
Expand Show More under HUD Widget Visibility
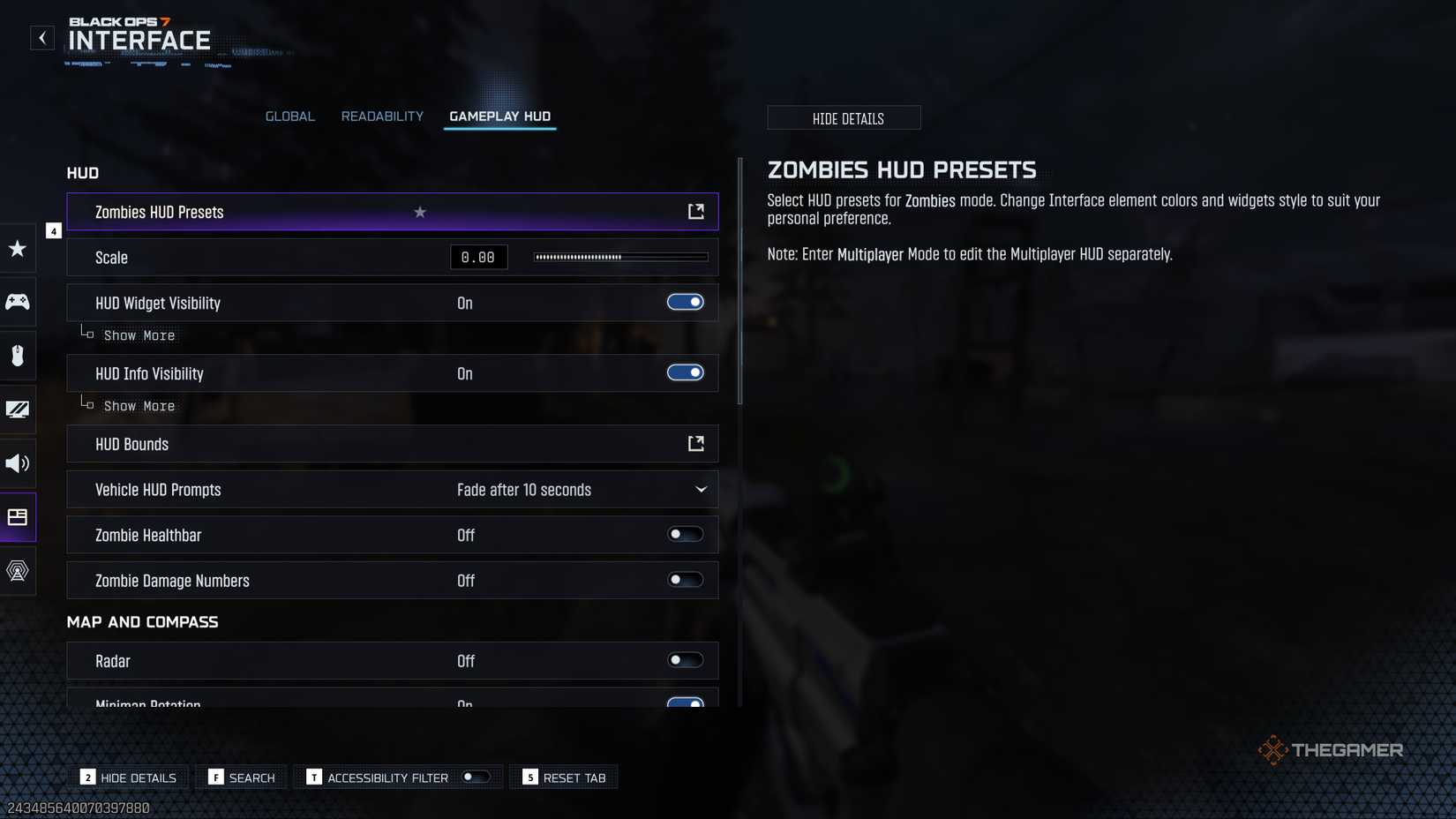[x=139, y=335]
